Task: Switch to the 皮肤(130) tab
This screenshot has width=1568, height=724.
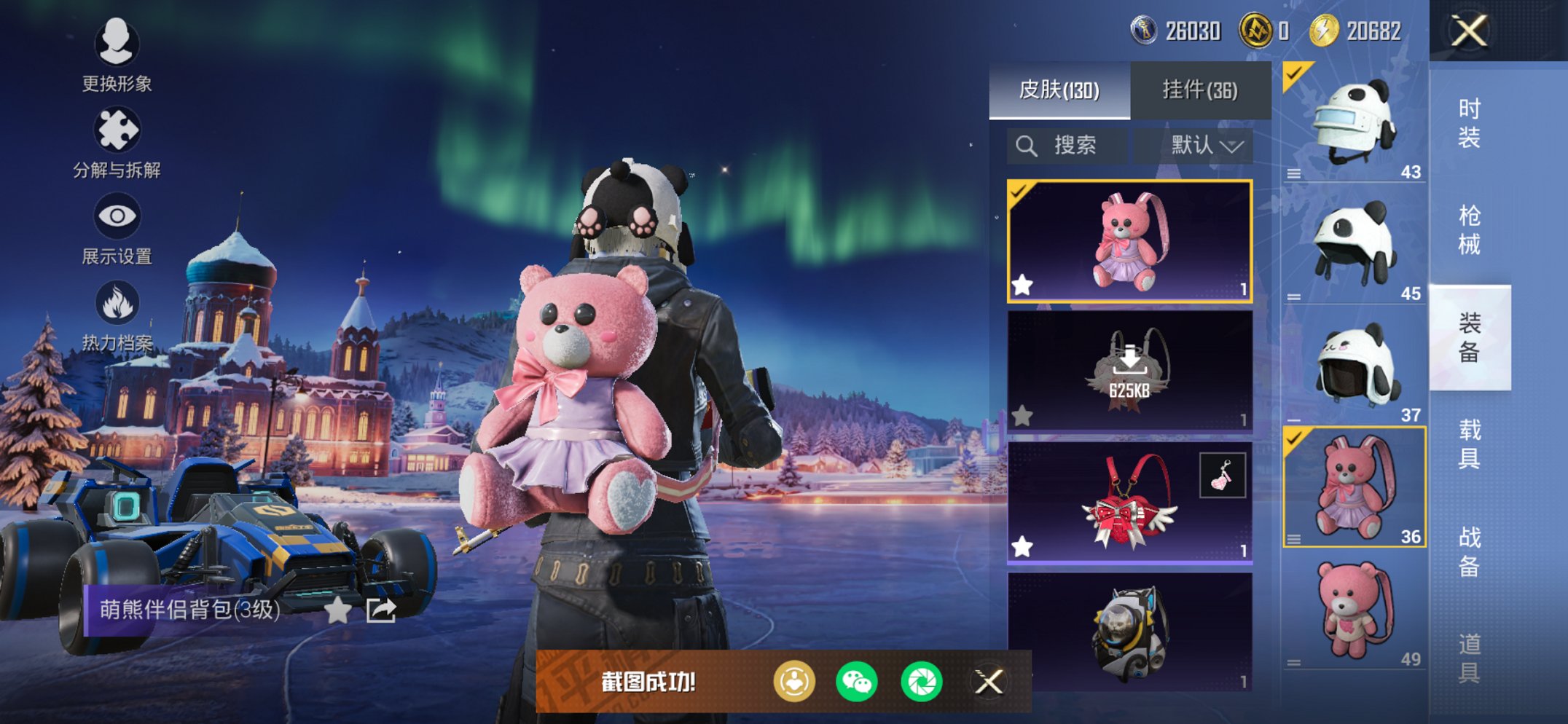Action: click(1059, 90)
